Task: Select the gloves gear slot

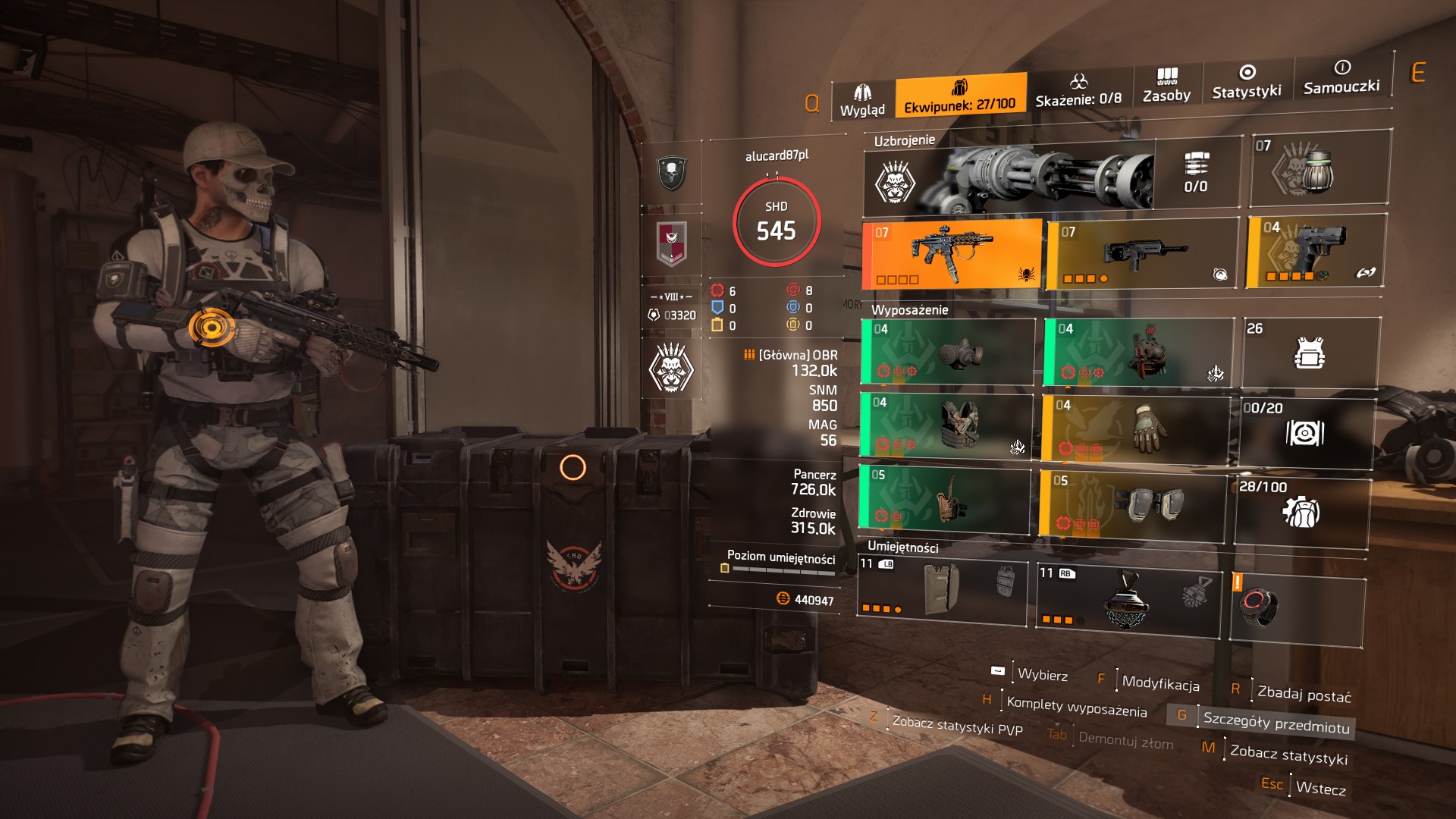Action: pyautogui.click(x=1135, y=429)
